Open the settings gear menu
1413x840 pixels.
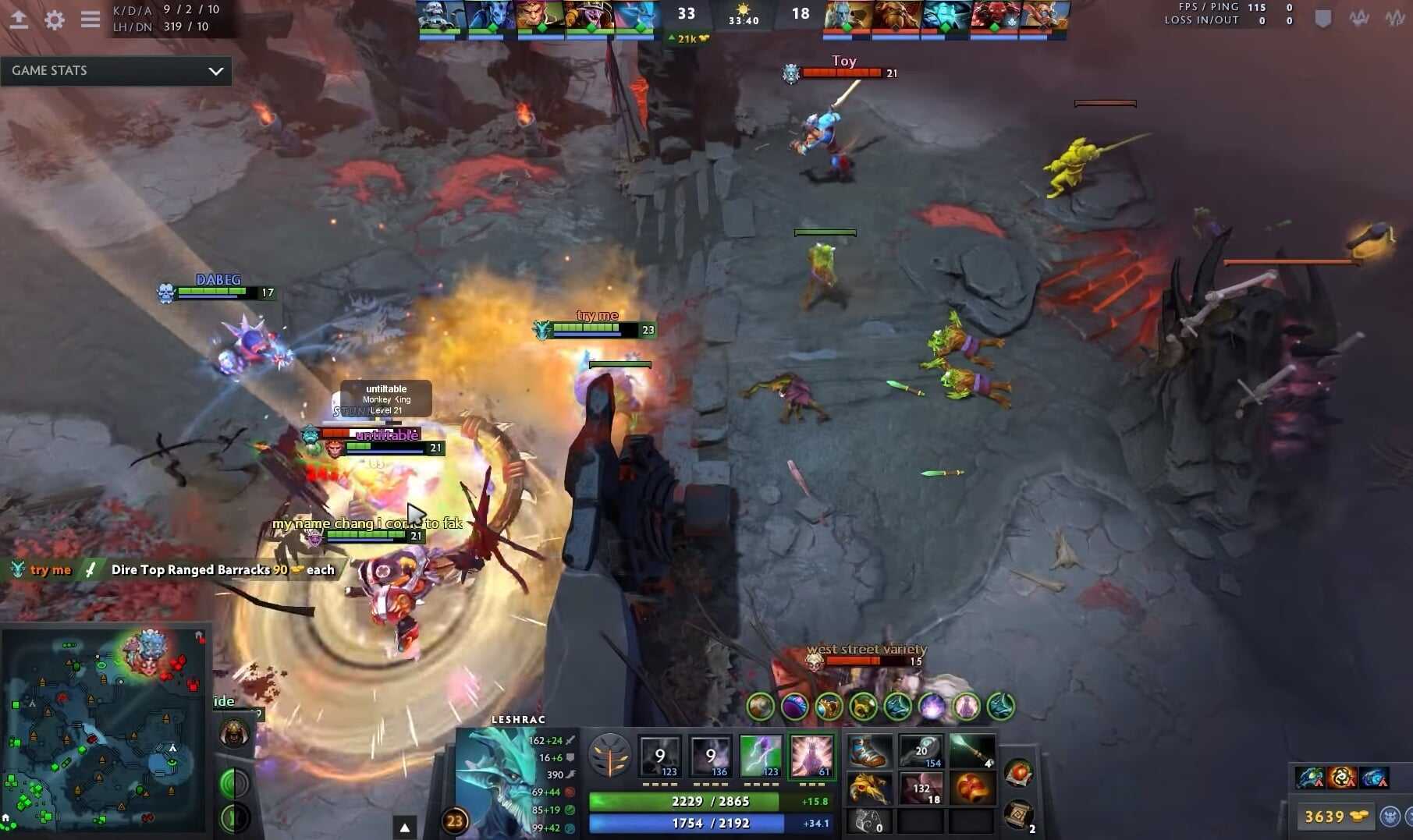tap(54, 19)
